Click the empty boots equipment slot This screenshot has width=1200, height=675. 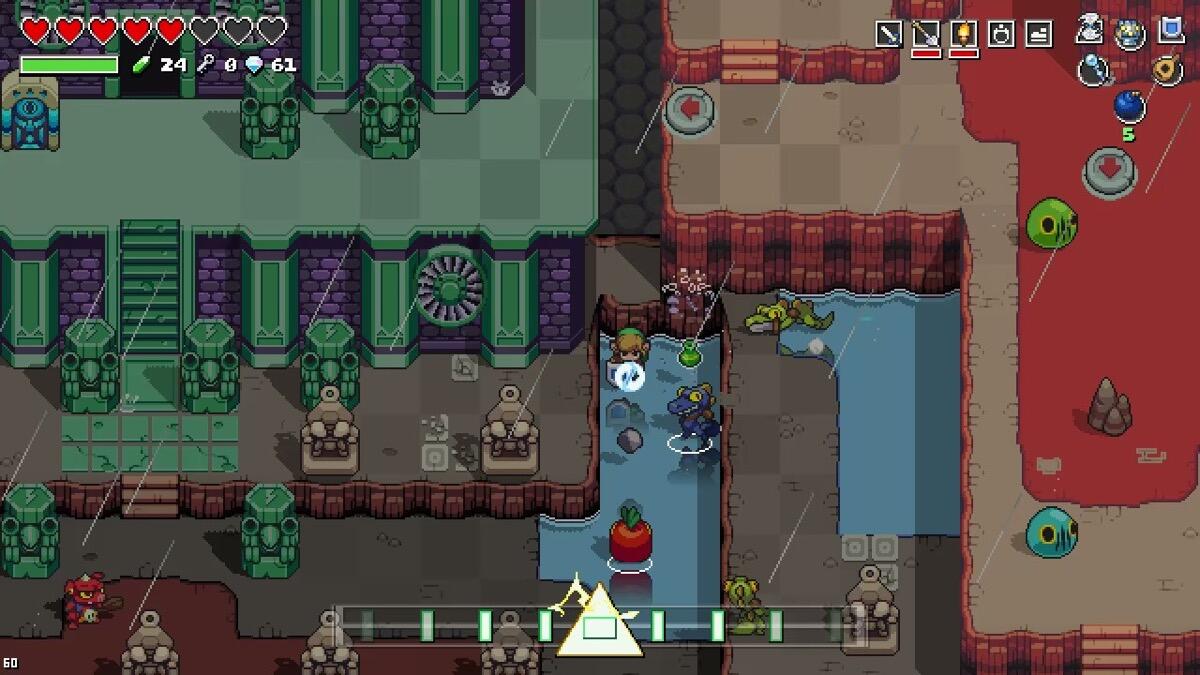pos(1039,34)
